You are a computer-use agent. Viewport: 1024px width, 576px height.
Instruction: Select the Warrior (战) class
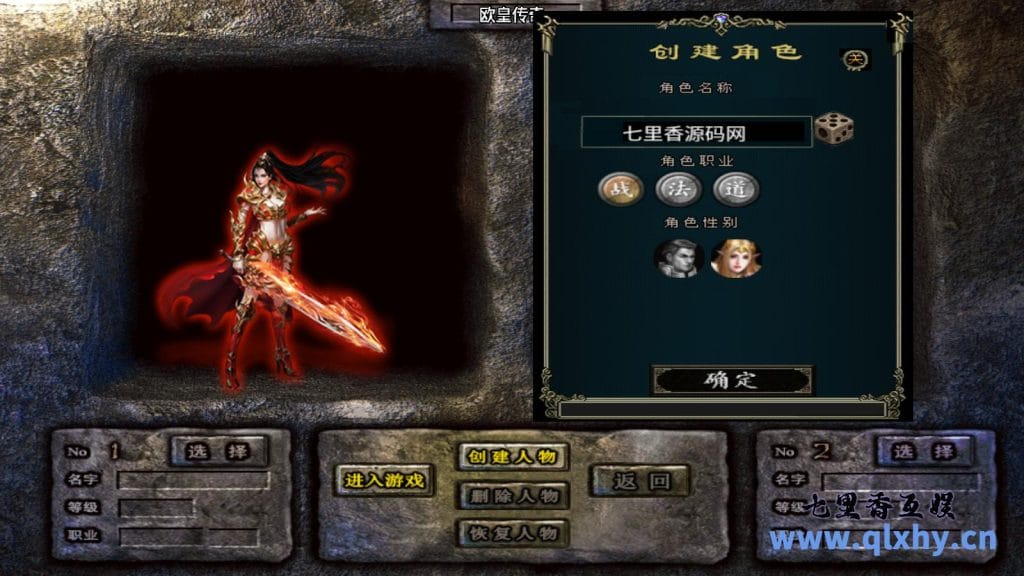(620, 188)
